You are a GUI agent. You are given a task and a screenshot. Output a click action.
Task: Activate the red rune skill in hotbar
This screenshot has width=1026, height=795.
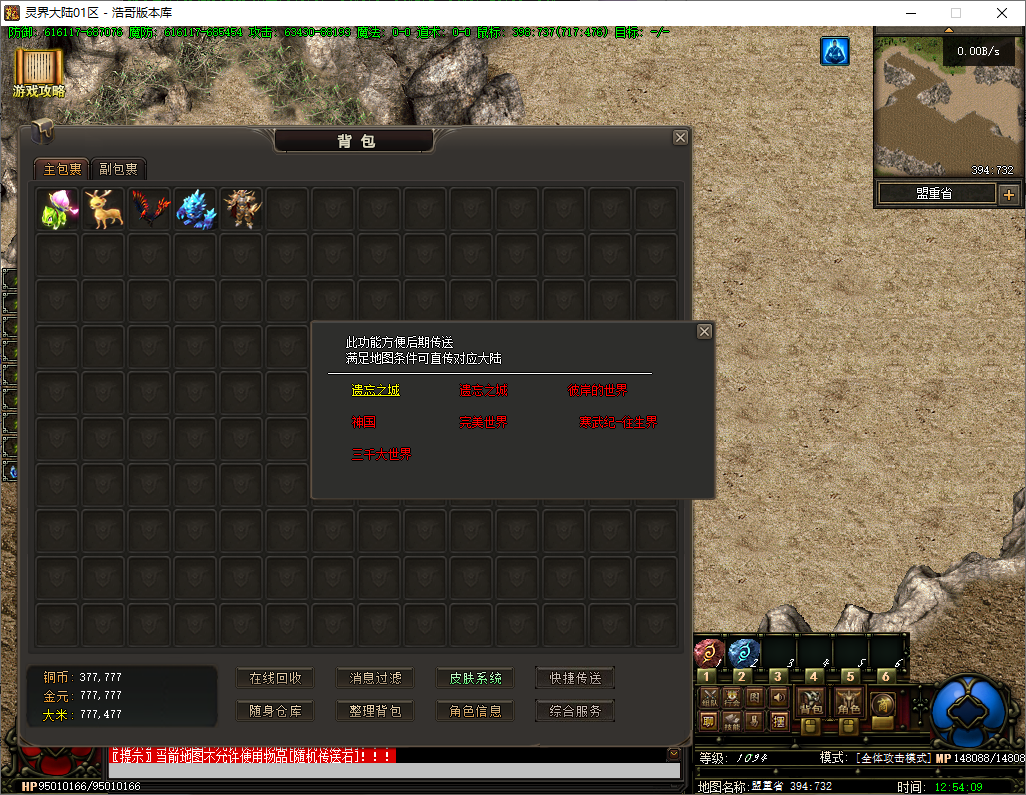[709, 654]
